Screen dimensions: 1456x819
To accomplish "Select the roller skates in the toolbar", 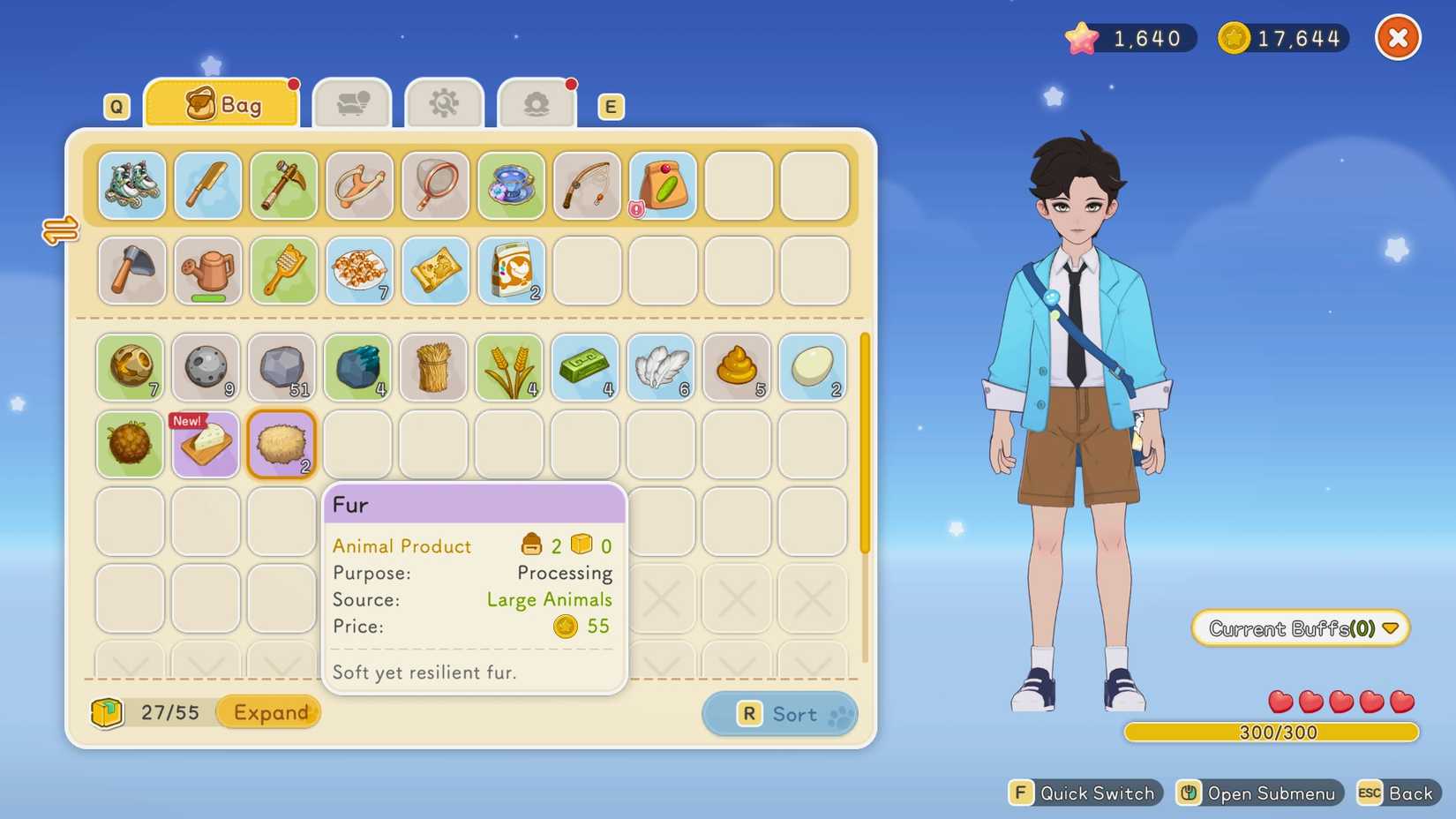I will pyautogui.click(x=131, y=185).
